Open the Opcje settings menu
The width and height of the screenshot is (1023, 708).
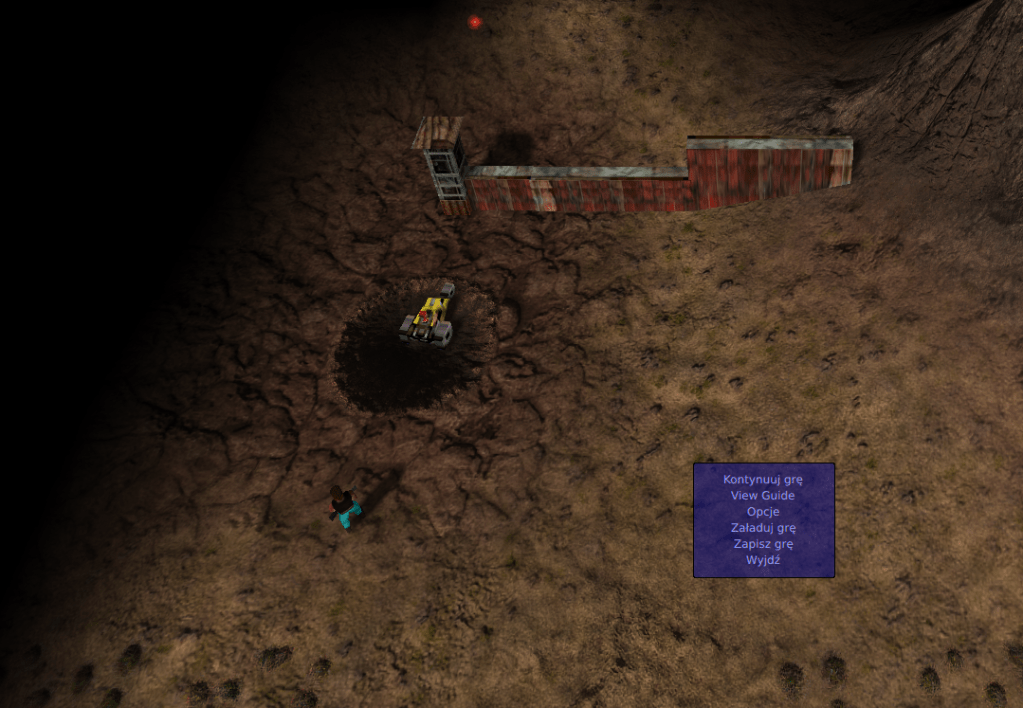point(763,511)
